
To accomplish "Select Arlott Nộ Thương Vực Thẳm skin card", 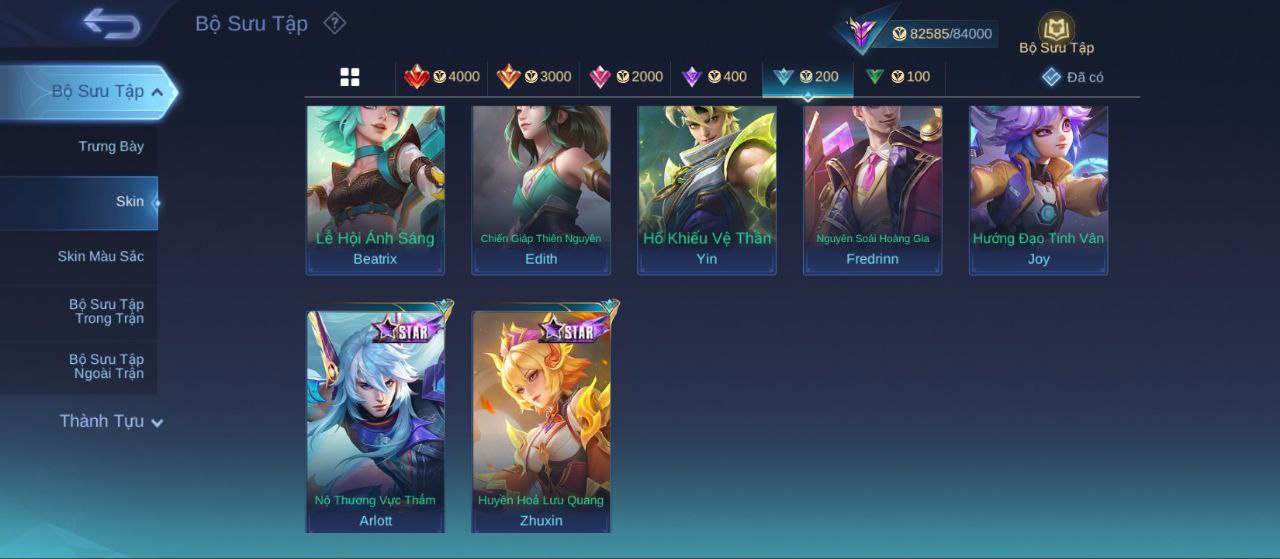I will 375,420.
